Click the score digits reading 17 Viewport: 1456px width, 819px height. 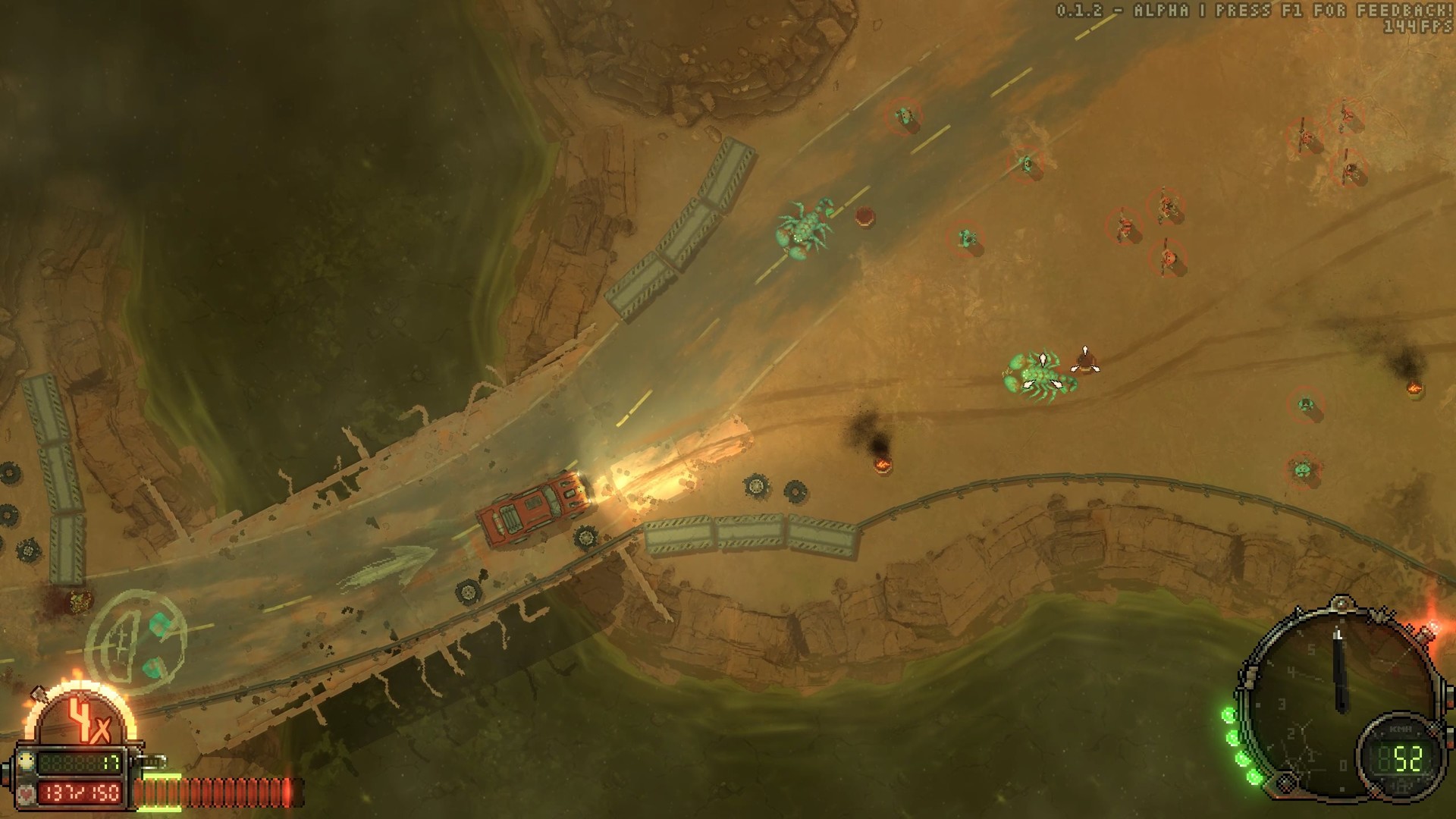110,762
